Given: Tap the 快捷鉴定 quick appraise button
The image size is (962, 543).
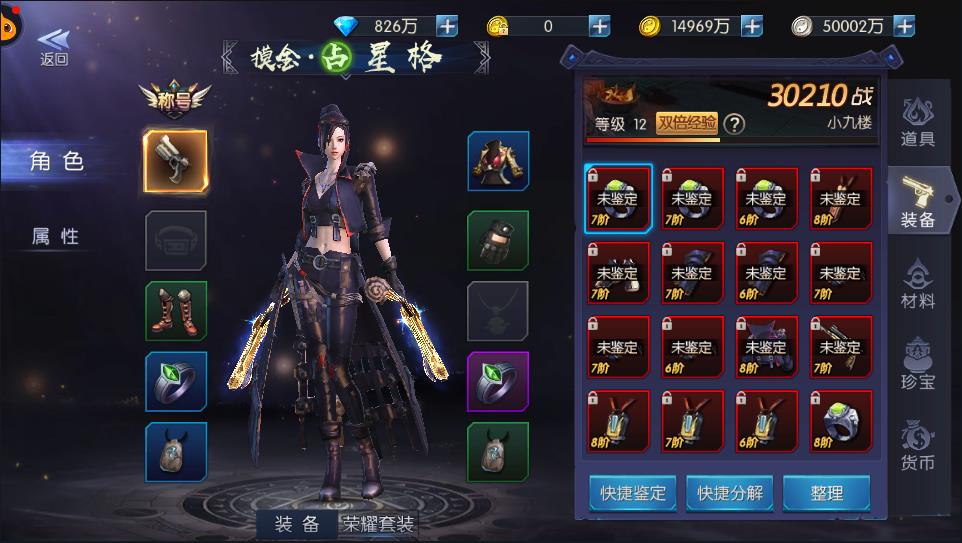Looking at the screenshot, I should pyautogui.click(x=632, y=492).
